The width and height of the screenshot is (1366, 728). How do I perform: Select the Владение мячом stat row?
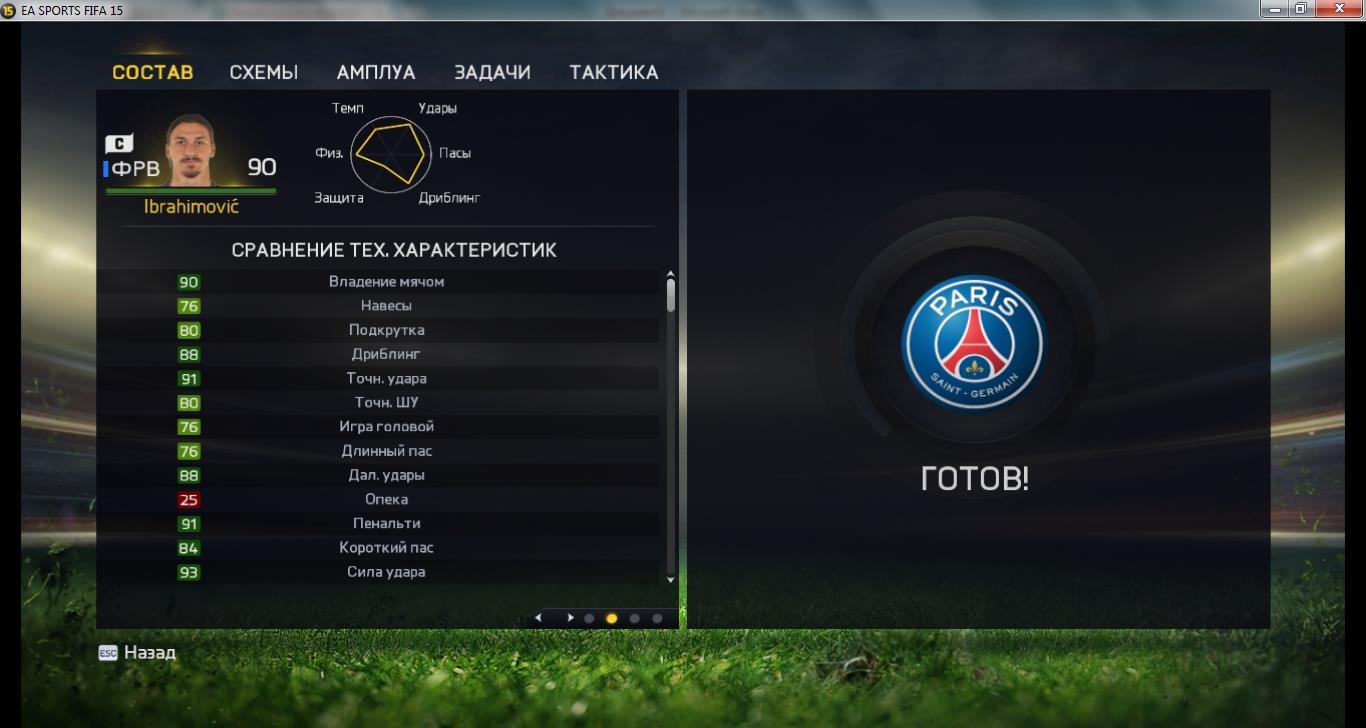pos(386,282)
